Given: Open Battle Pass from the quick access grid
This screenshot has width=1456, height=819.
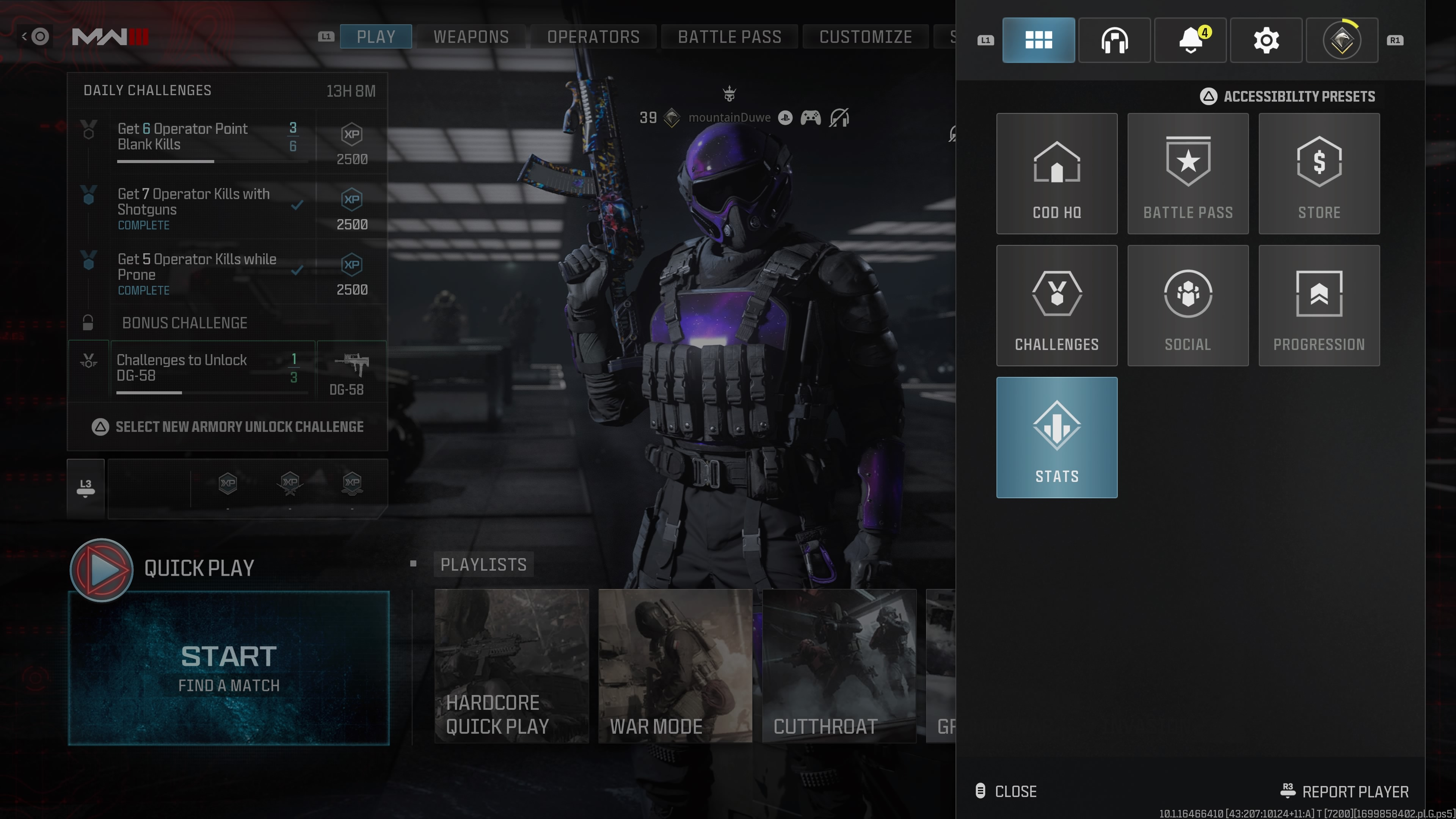Looking at the screenshot, I should (x=1188, y=174).
